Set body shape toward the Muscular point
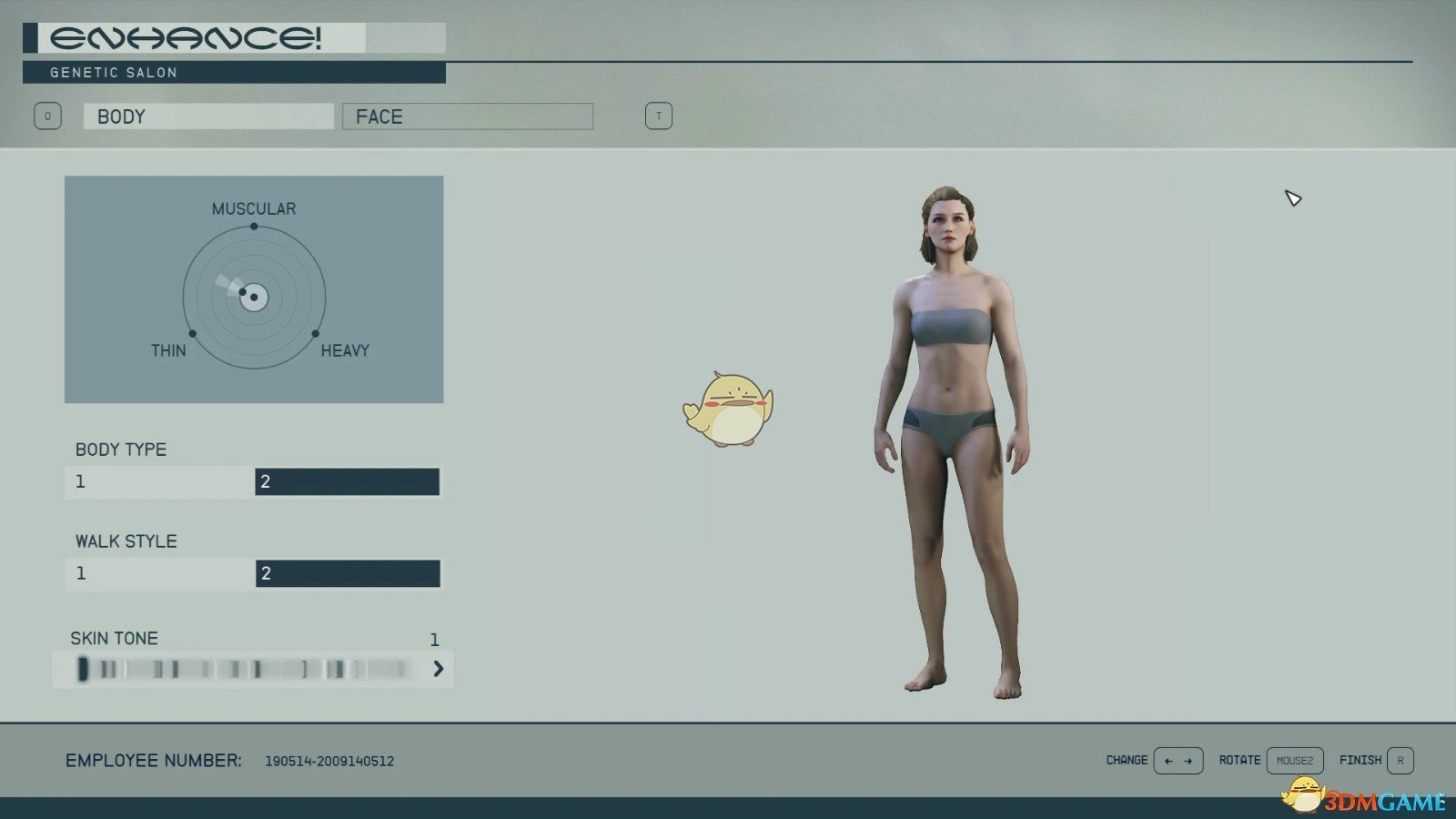Viewport: 1456px width, 819px height. (x=254, y=227)
